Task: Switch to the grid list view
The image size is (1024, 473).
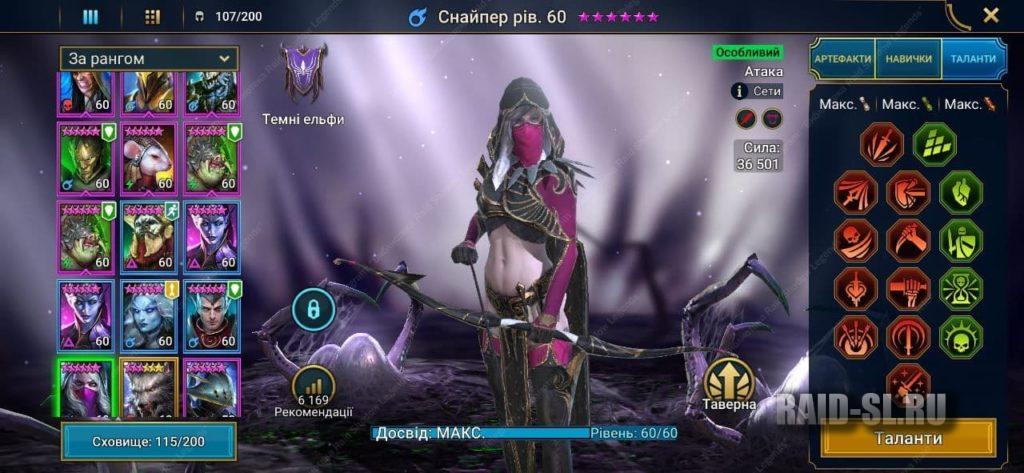Action: click(152, 16)
